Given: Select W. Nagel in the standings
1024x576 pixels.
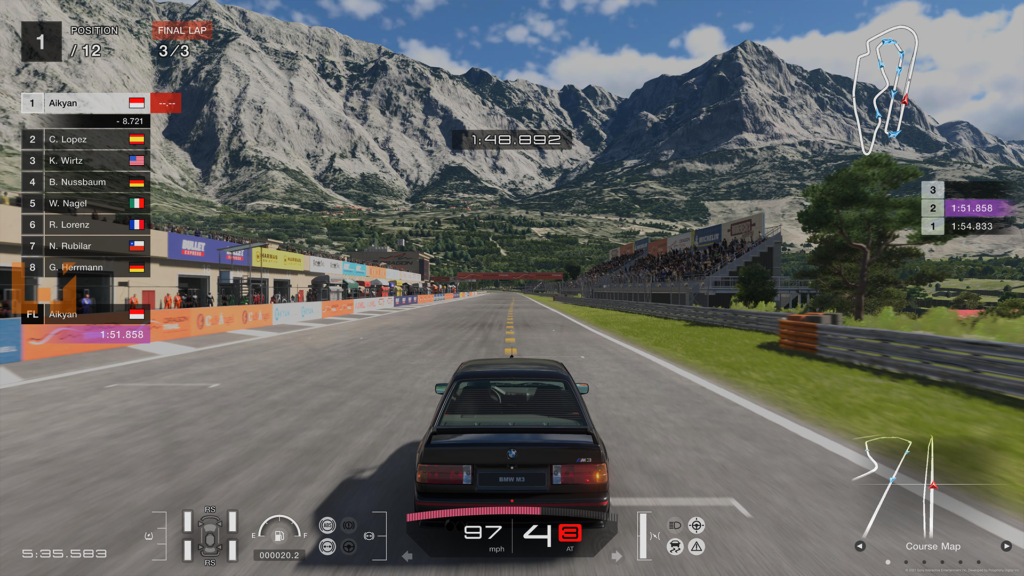Looking at the screenshot, I should pyautogui.click(x=85, y=203).
